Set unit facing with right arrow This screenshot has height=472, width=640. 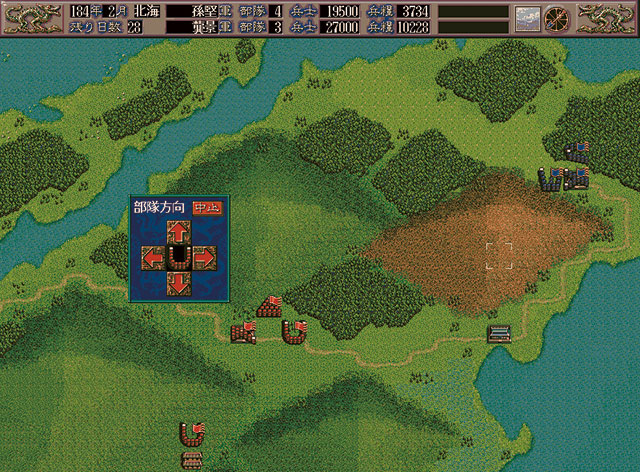coord(202,258)
